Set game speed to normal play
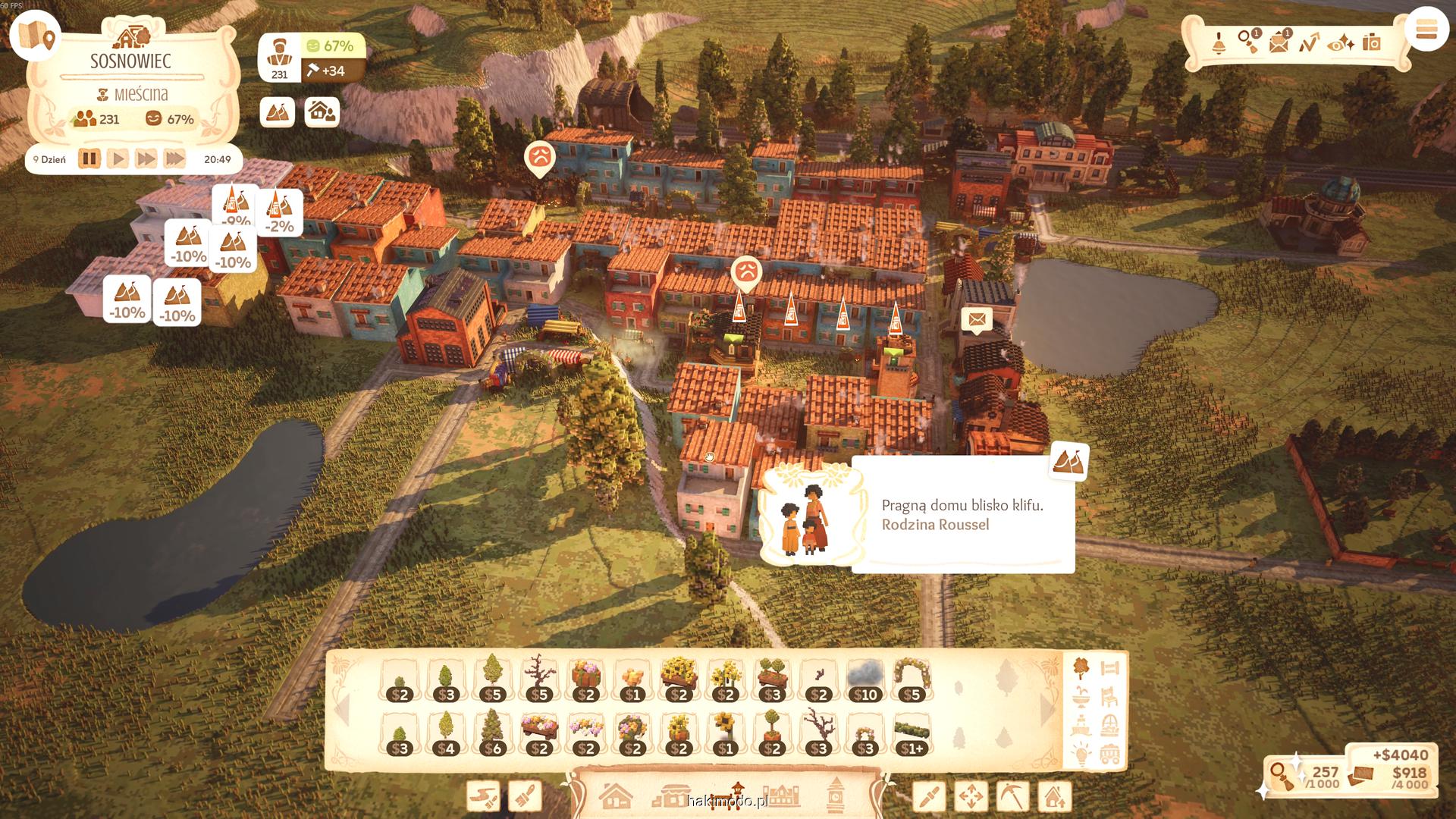The height and width of the screenshot is (819, 1456). click(x=118, y=159)
